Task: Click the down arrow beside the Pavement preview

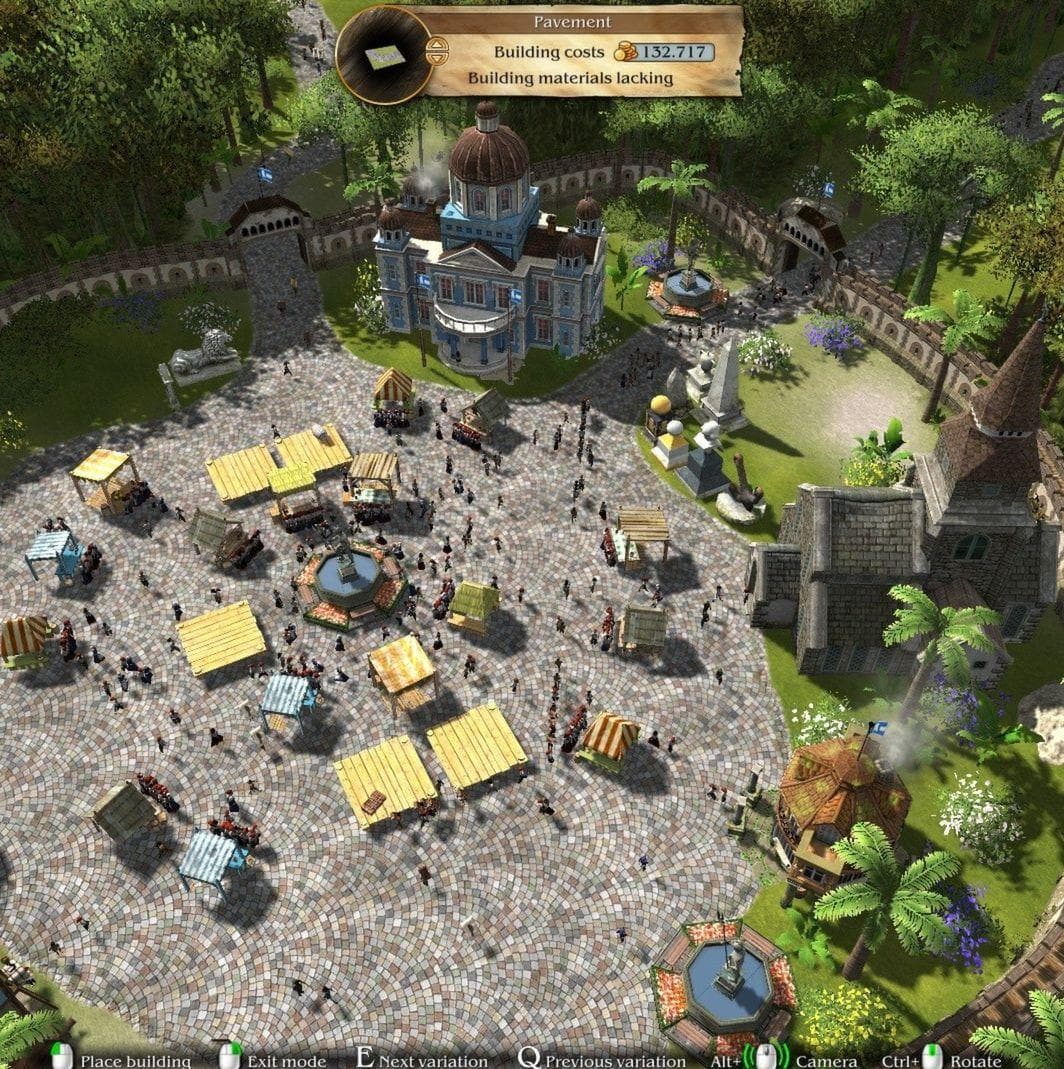Action: 436,59
